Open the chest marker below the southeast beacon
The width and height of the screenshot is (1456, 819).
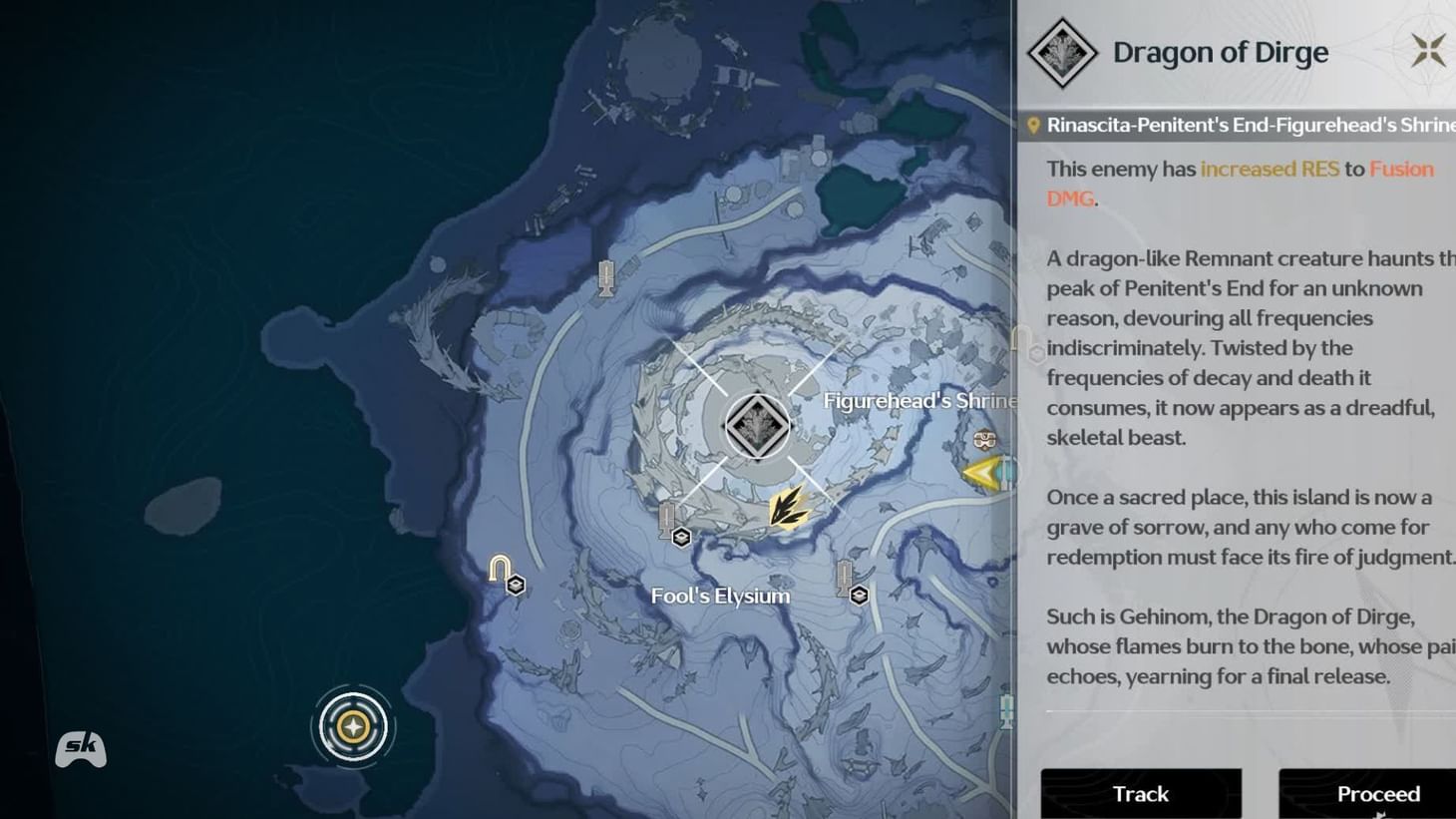point(859,595)
